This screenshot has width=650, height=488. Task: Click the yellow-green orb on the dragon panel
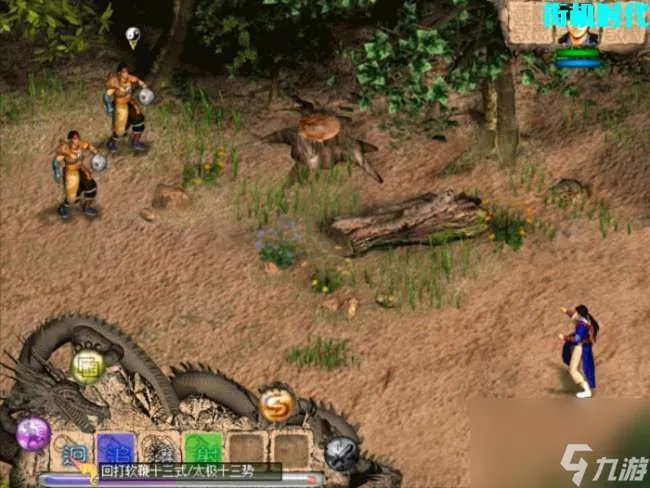88,367
